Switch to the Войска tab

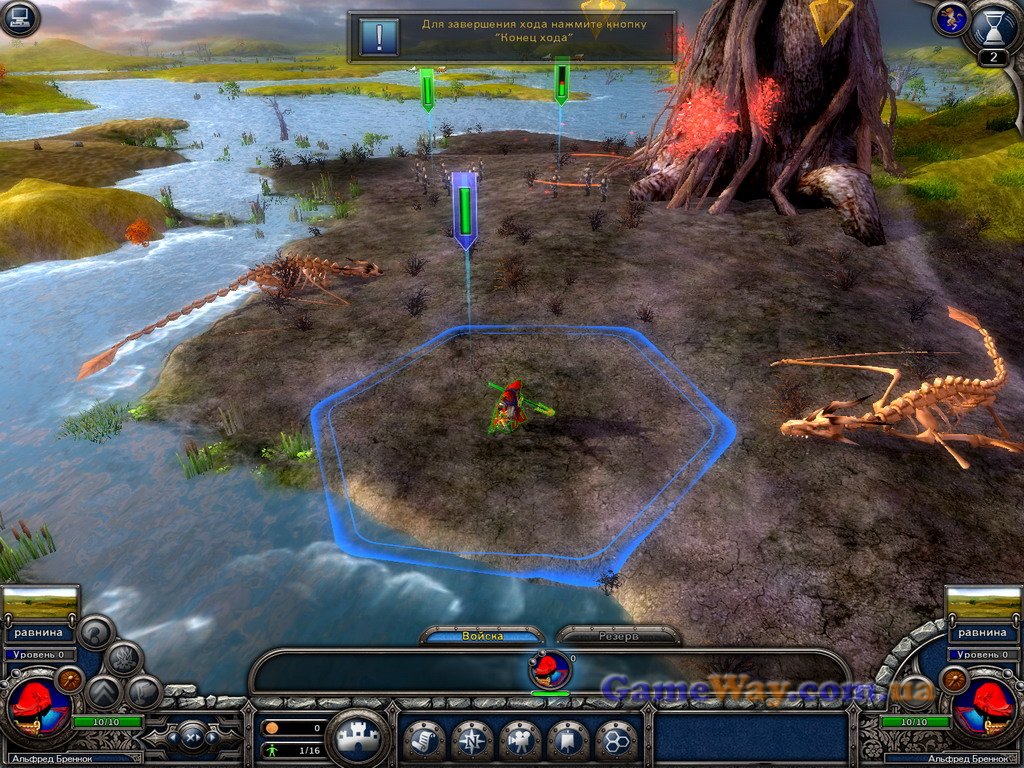point(483,636)
